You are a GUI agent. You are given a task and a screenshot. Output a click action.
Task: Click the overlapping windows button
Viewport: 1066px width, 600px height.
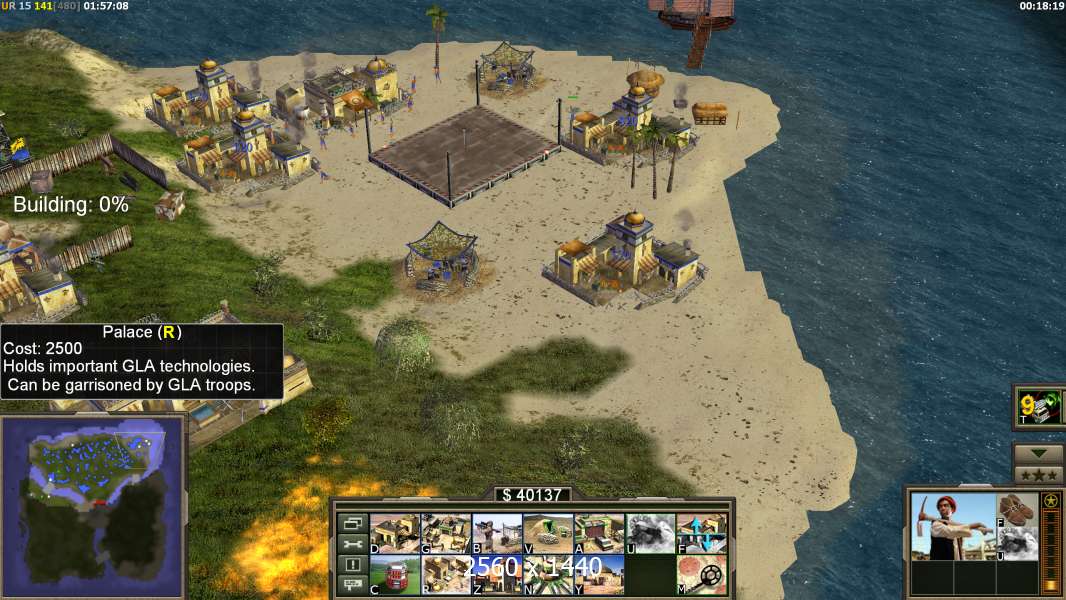(x=351, y=523)
